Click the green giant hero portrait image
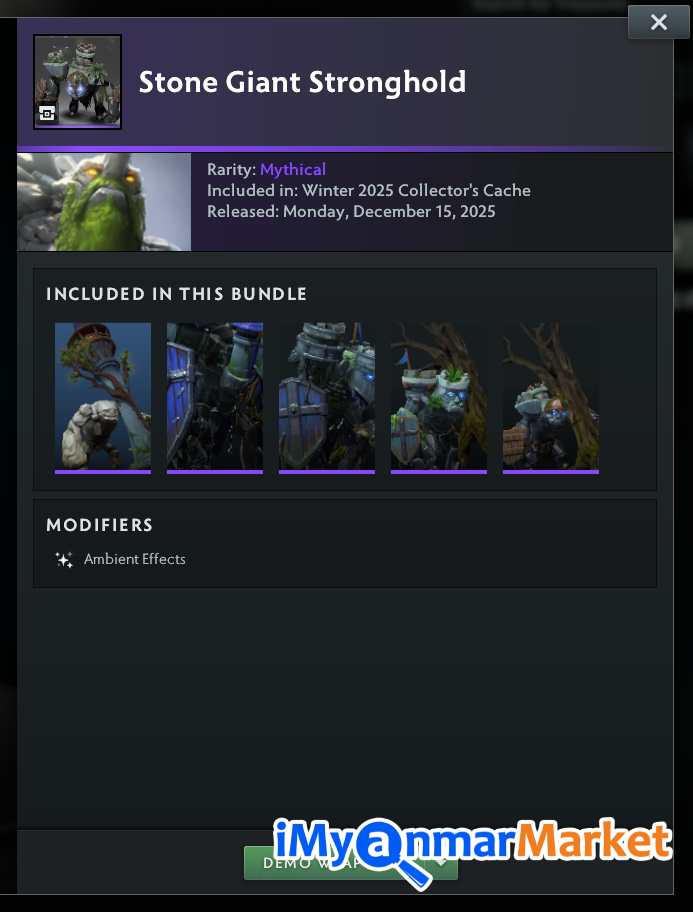This screenshot has width=693, height=912. tap(104, 202)
